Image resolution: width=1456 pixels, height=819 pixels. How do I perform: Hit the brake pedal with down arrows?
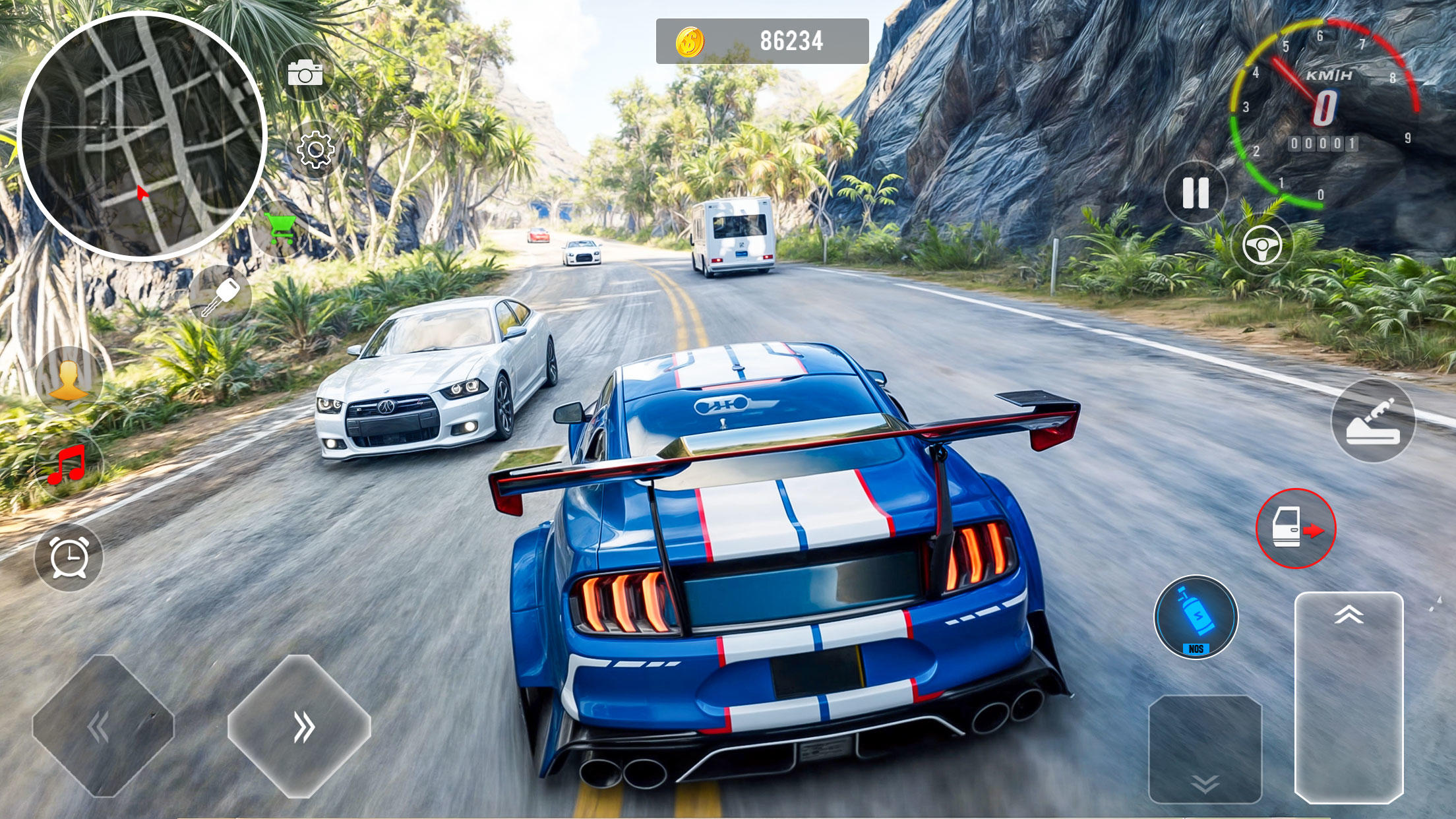1205,750
